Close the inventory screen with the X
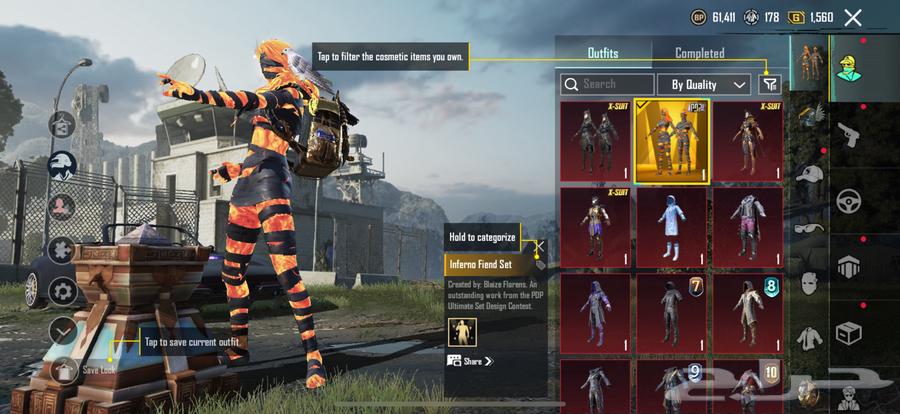The width and height of the screenshot is (900, 414). point(853,17)
